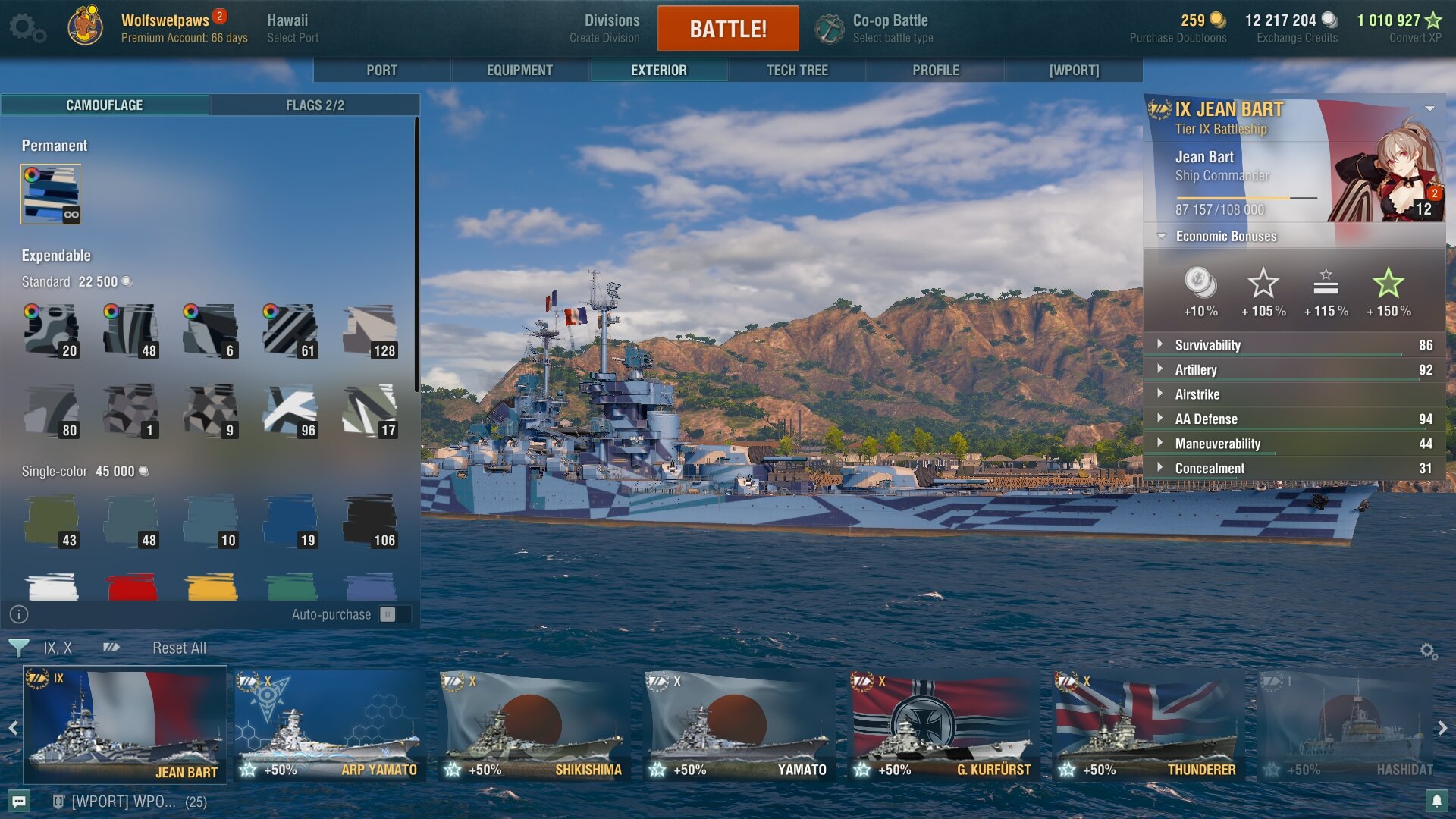Screen dimensions: 1456x819
Task: Expand the Survivability stats row
Action: coord(1207,345)
